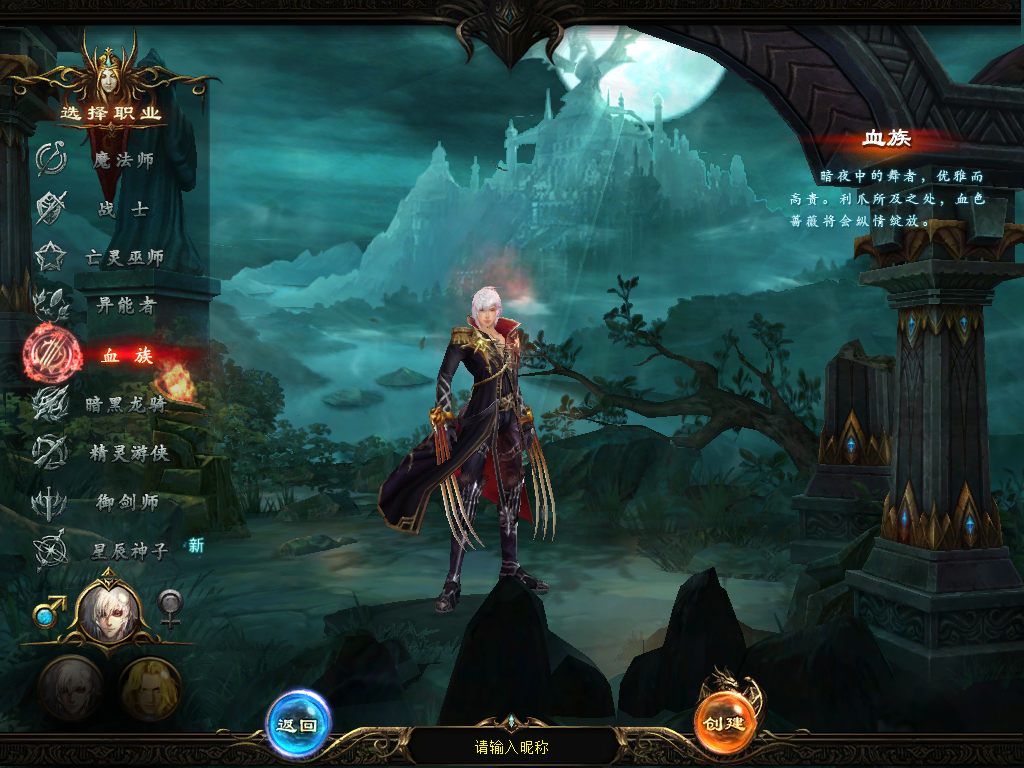Click the orange 创建 create button

pyautogui.click(x=727, y=722)
